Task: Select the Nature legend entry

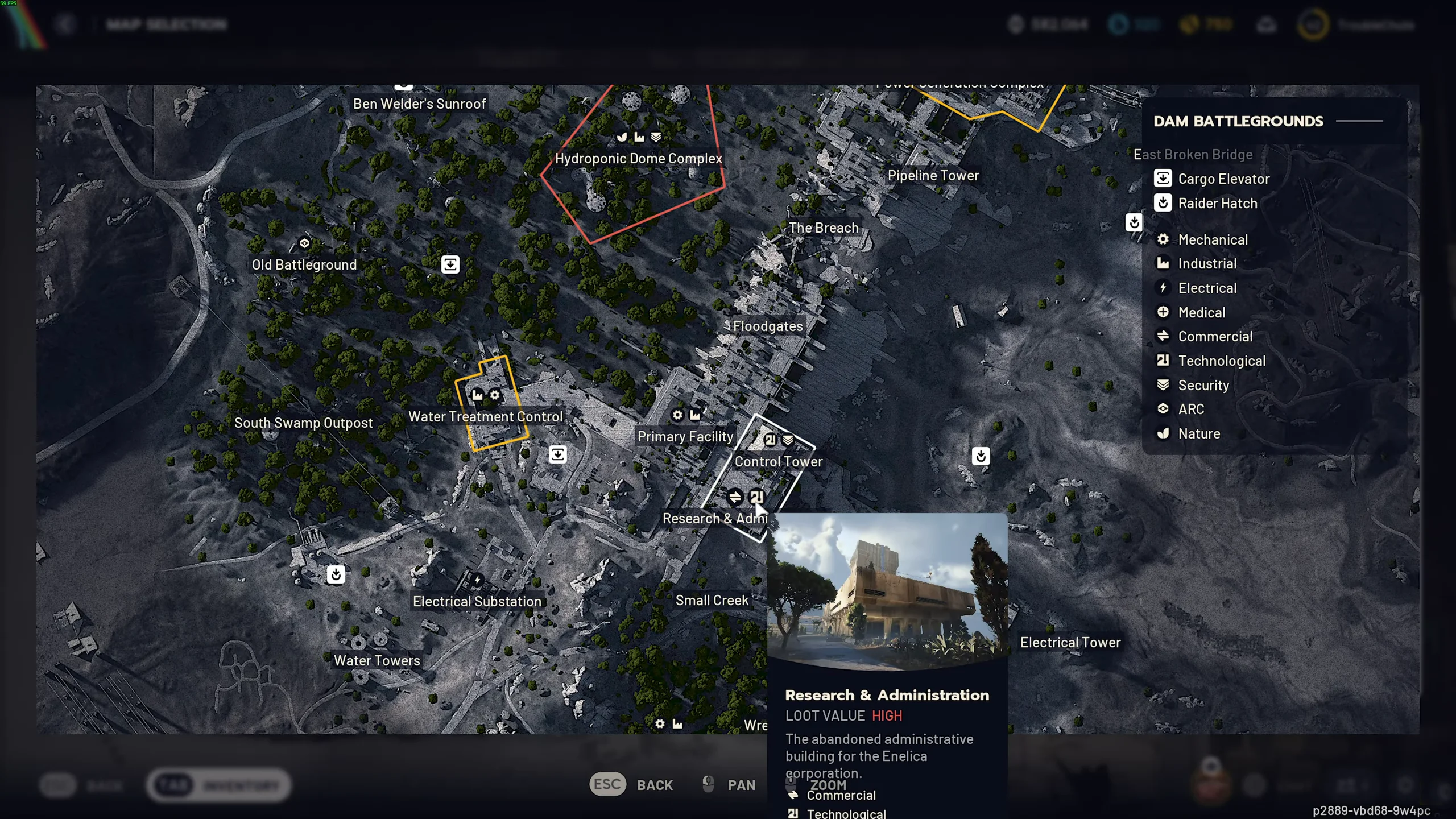Action: pos(1198,433)
